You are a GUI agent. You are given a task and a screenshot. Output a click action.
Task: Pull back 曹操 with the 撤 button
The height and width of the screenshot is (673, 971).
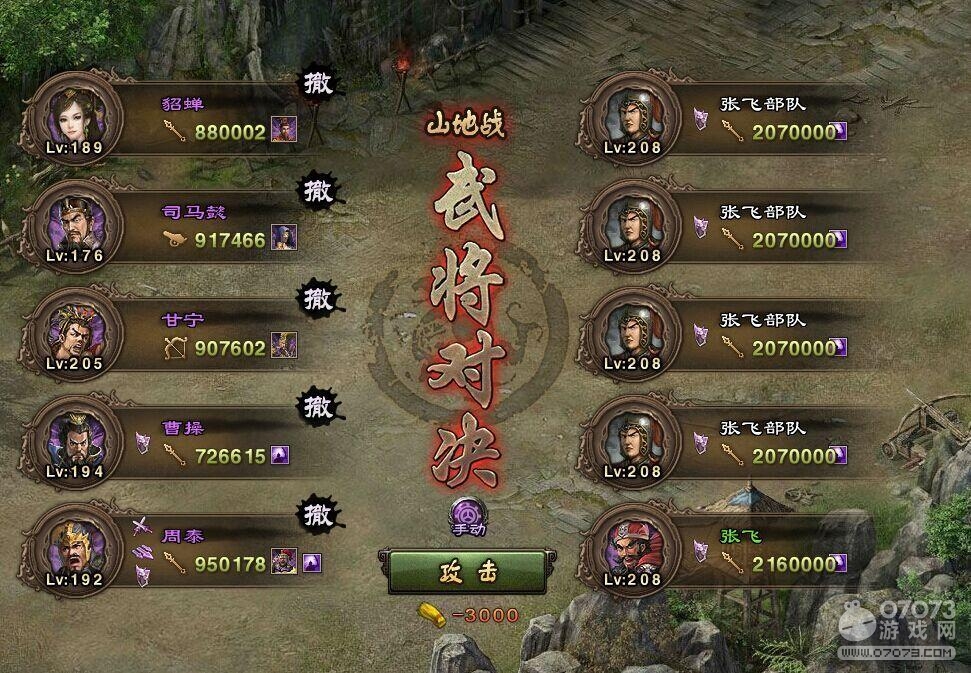click(x=318, y=406)
